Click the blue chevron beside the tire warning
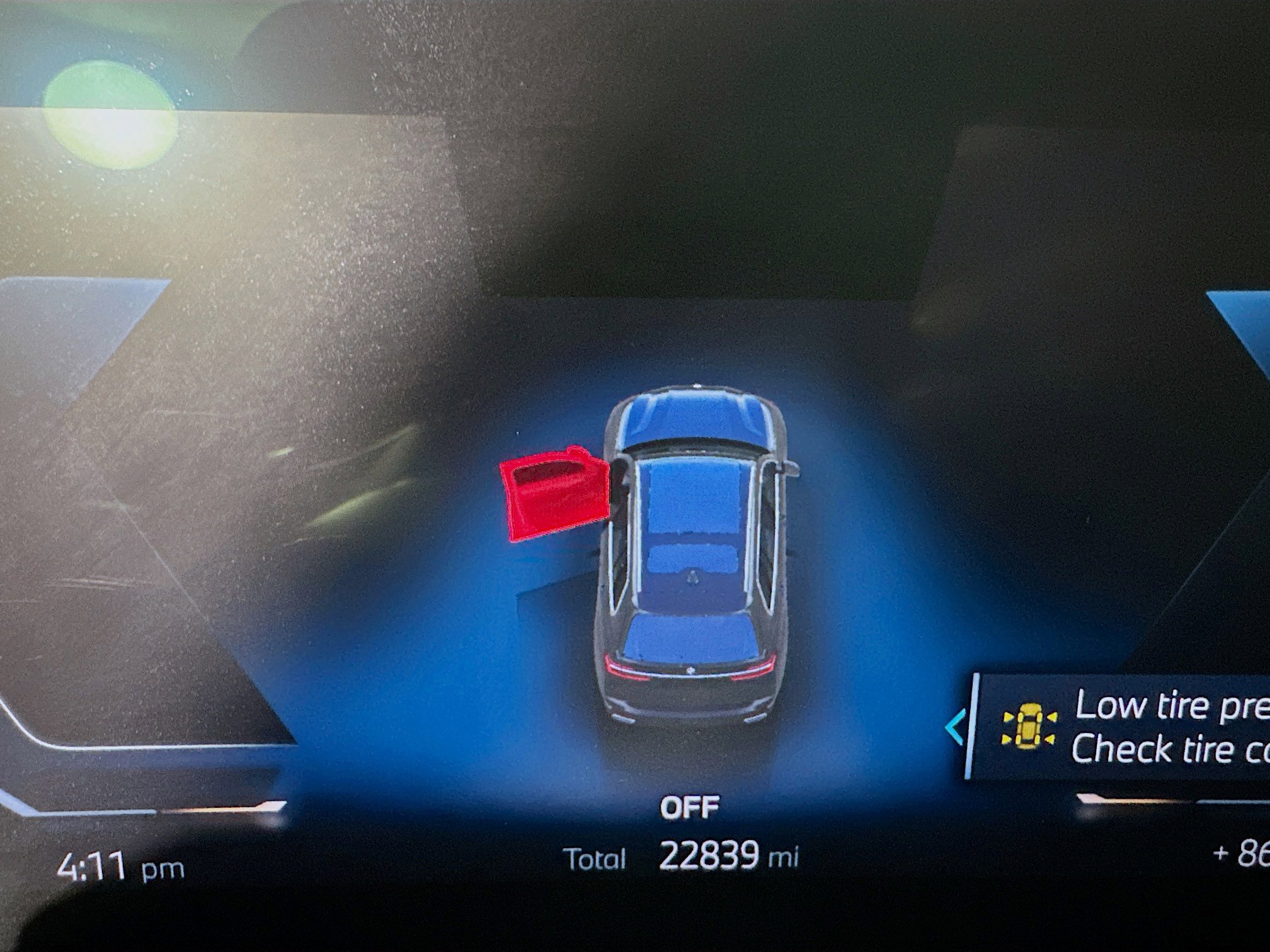 (956, 727)
